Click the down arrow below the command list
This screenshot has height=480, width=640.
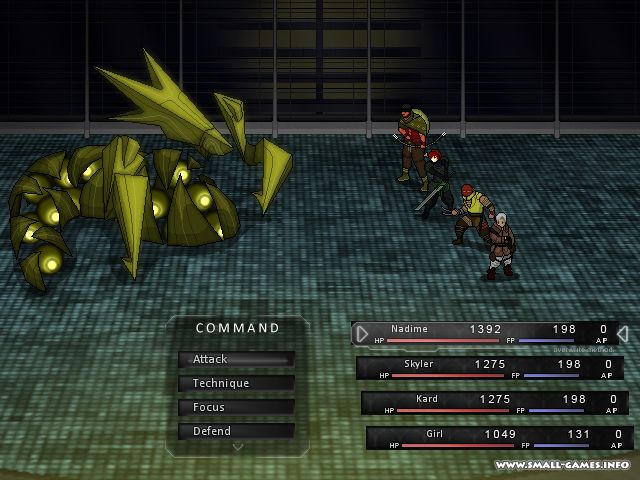(x=237, y=447)
